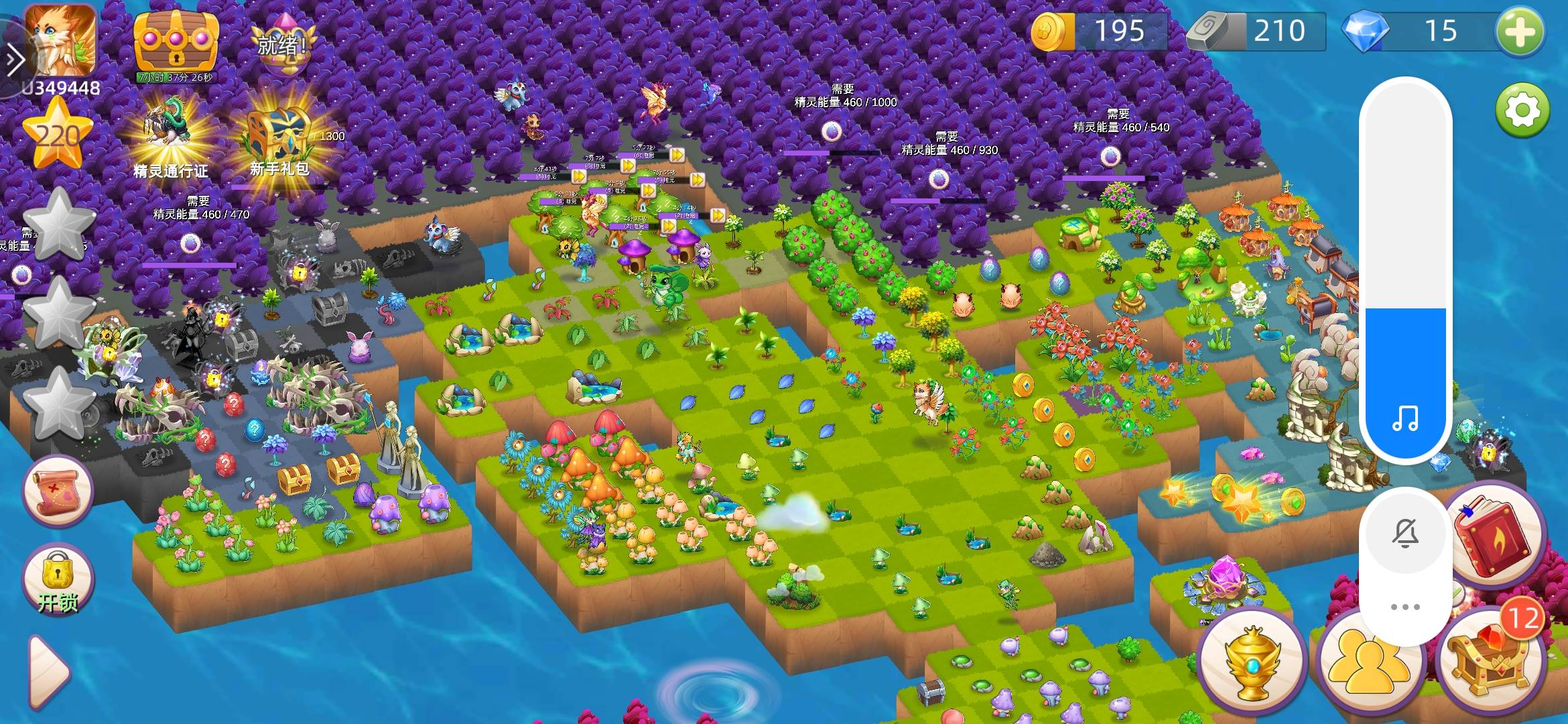
Task: Open the treasure map scroll
Action: click(58, 490)
